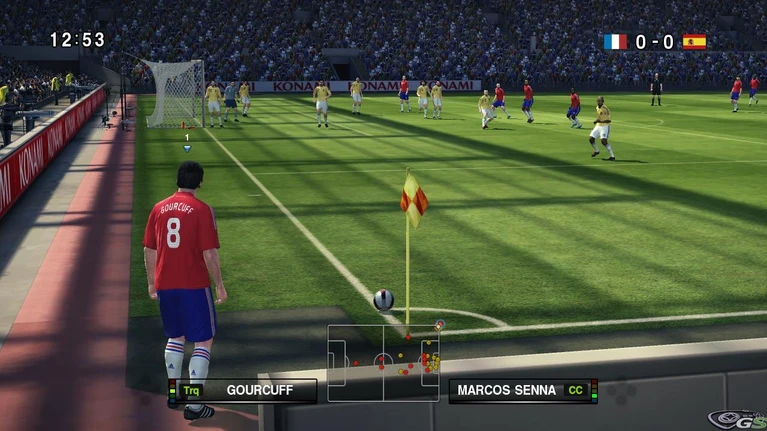Click the pitch radar minimap
The image size is (767, 431).
pyautogui.click(x=383, y=362)
